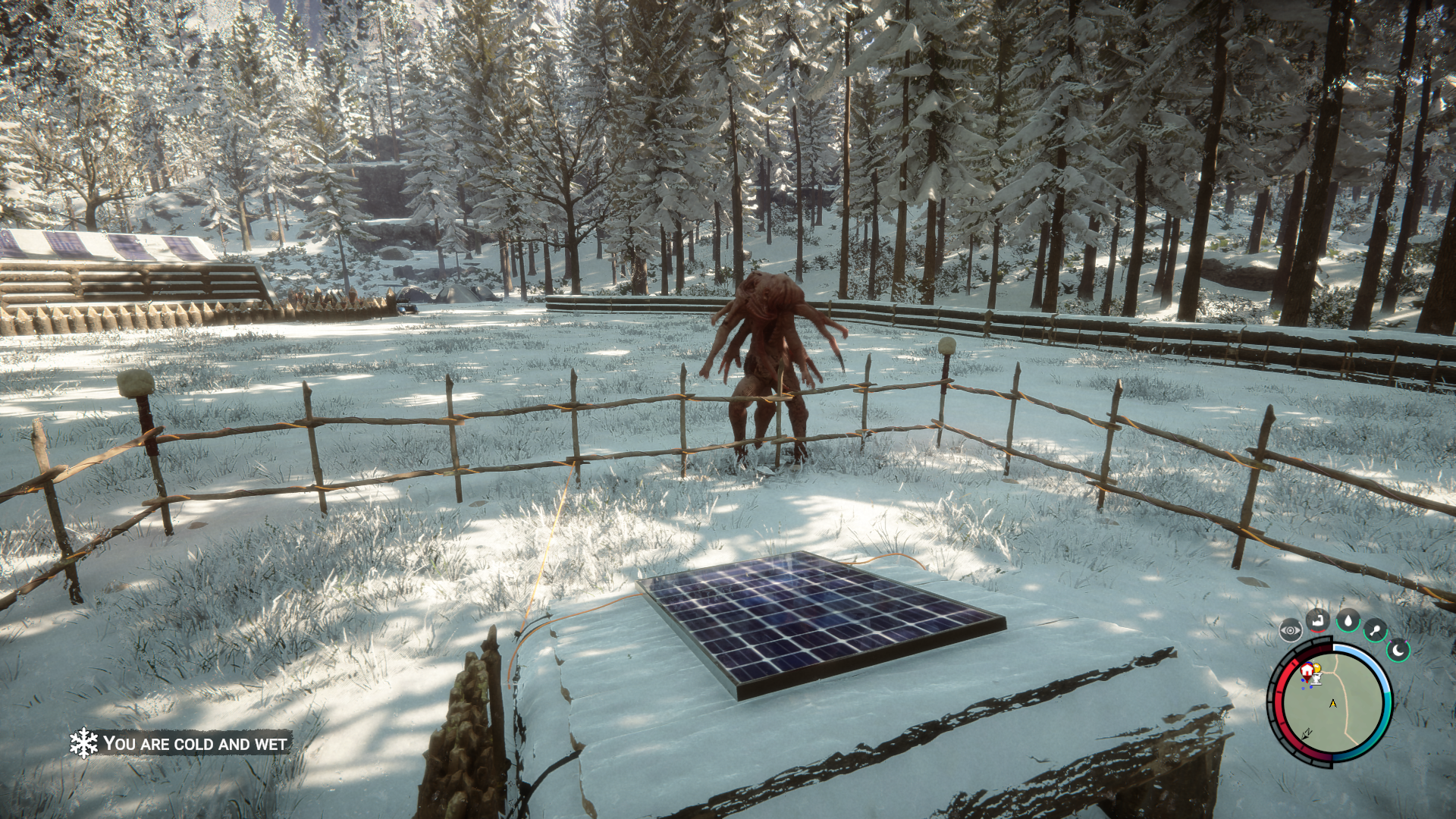
Task: Click the stamina icon with red bar
Action: 1319,622
